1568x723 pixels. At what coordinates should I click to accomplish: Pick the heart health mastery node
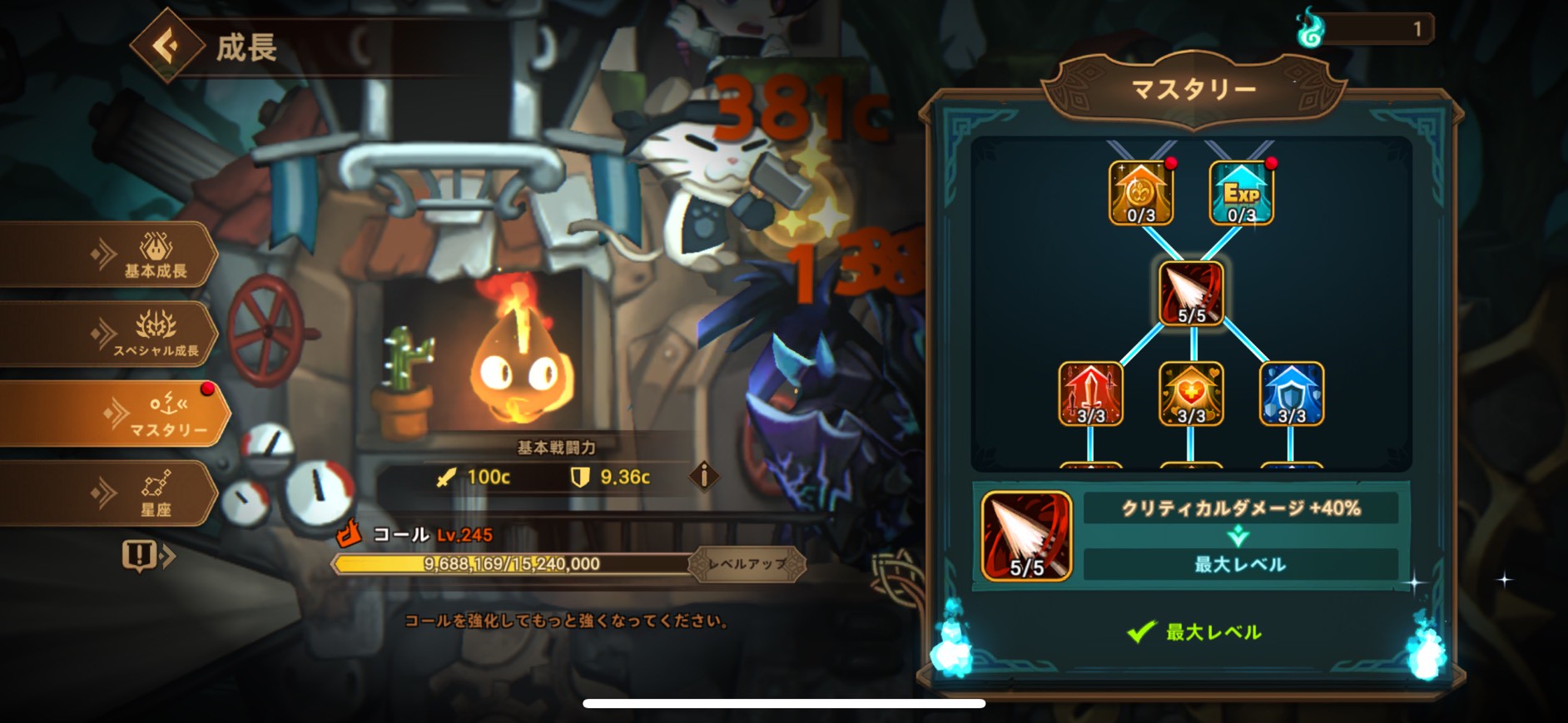(1191, 394)
